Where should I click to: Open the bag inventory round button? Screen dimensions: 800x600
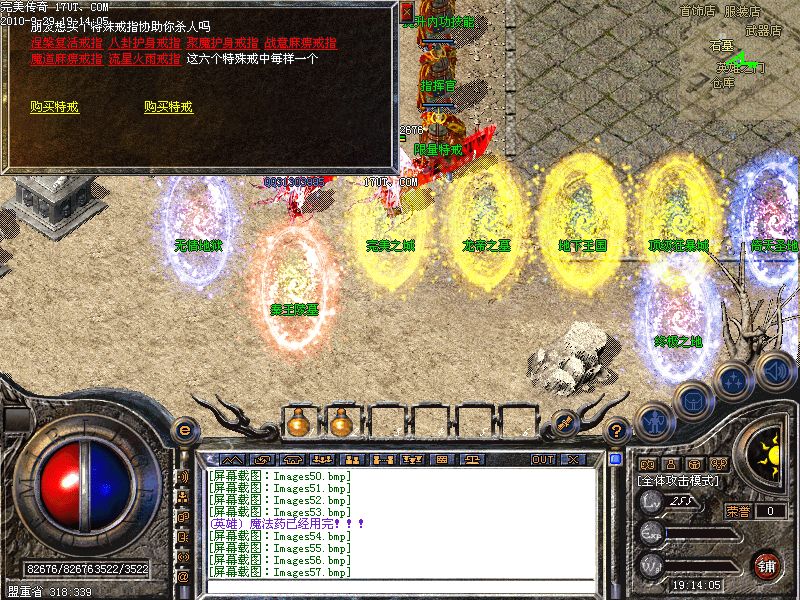[x=692, y=401]
